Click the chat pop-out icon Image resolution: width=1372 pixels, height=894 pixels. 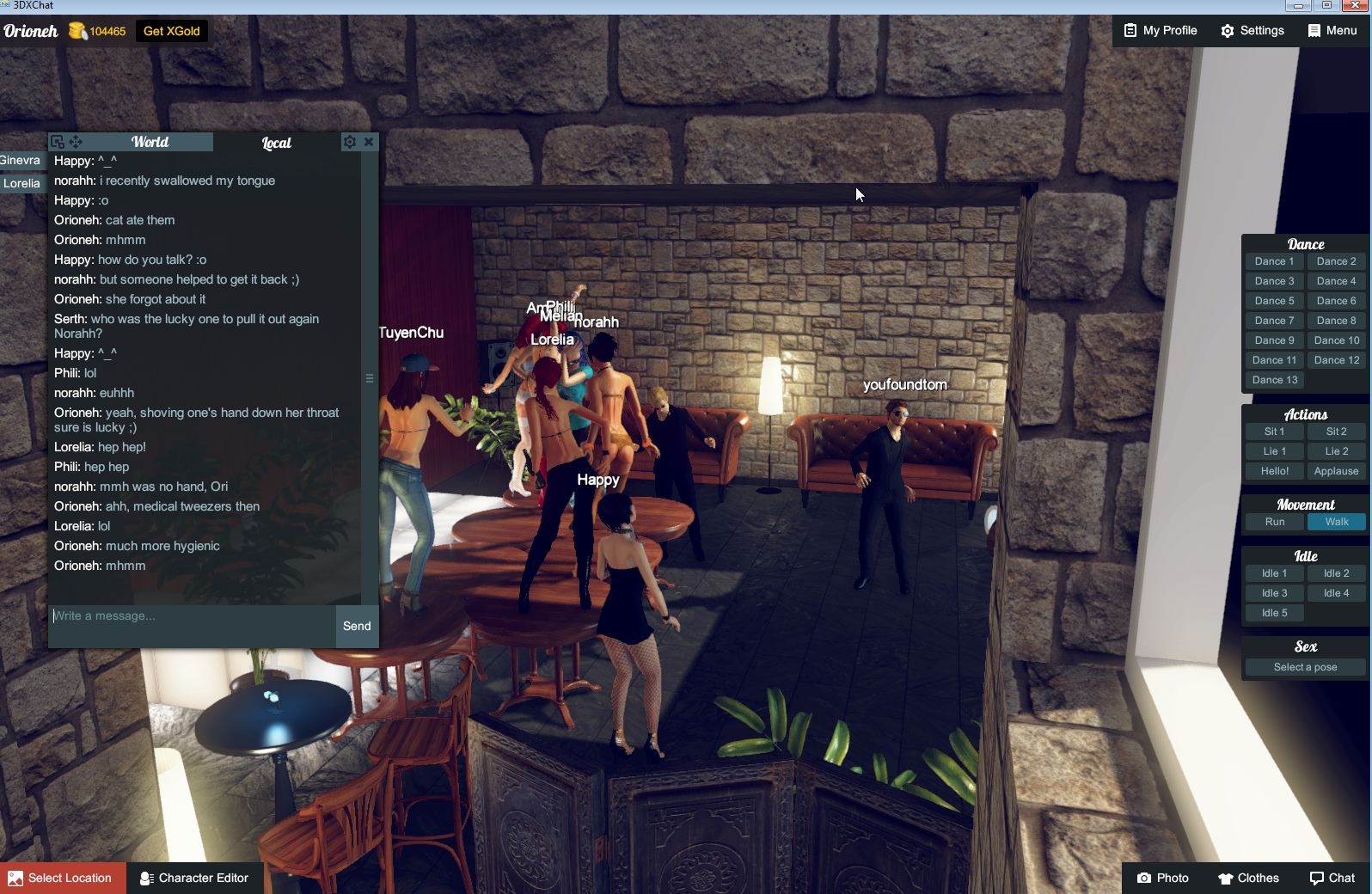click(57, 141)
